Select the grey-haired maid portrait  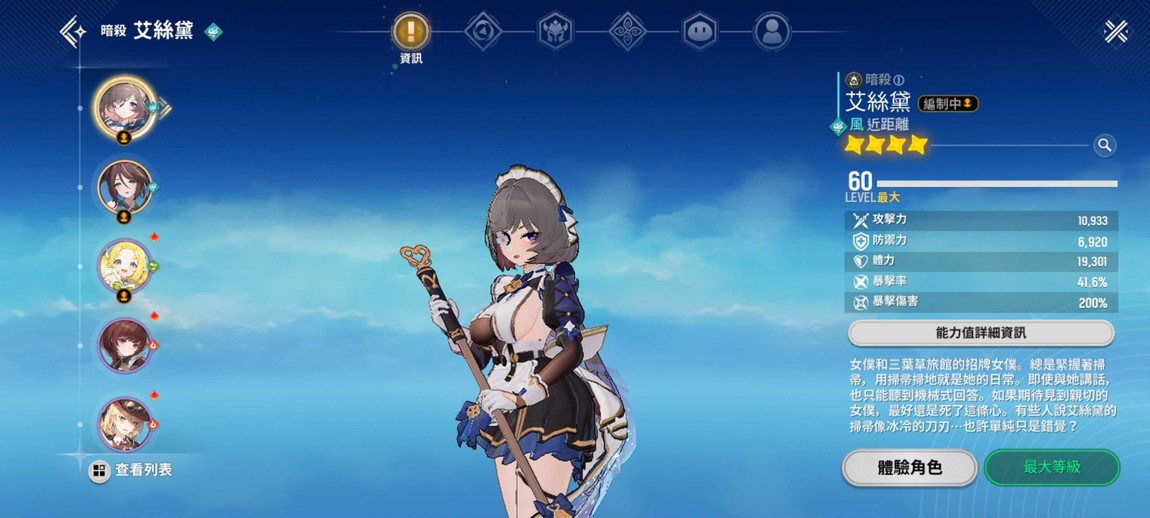(x=122, y=106)
